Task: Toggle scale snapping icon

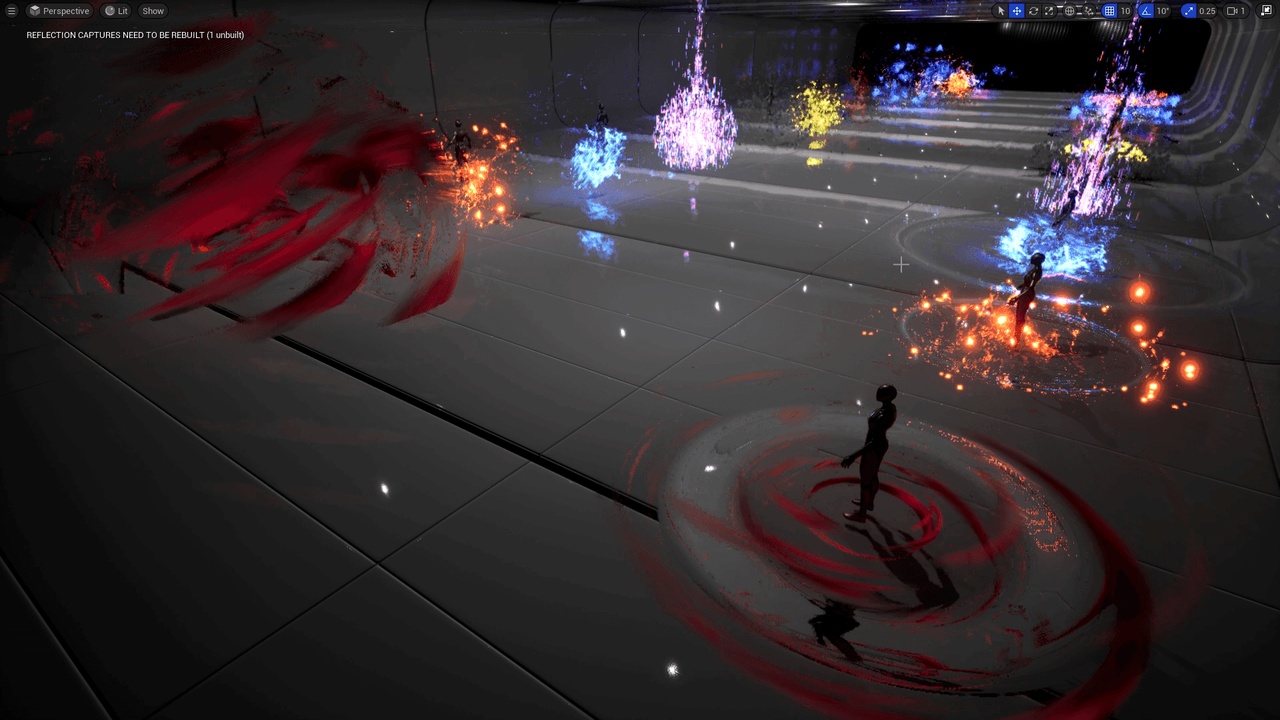Action: [x=1188, y=11]
